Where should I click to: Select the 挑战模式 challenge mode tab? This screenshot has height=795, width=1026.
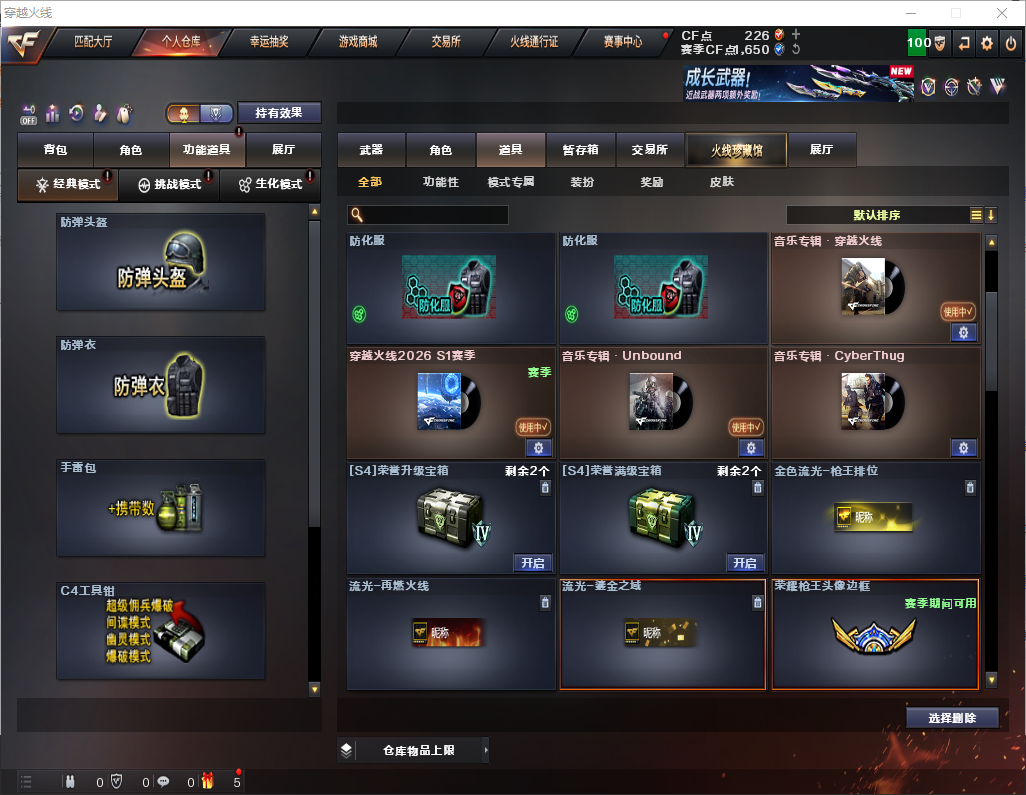[169, 185]
